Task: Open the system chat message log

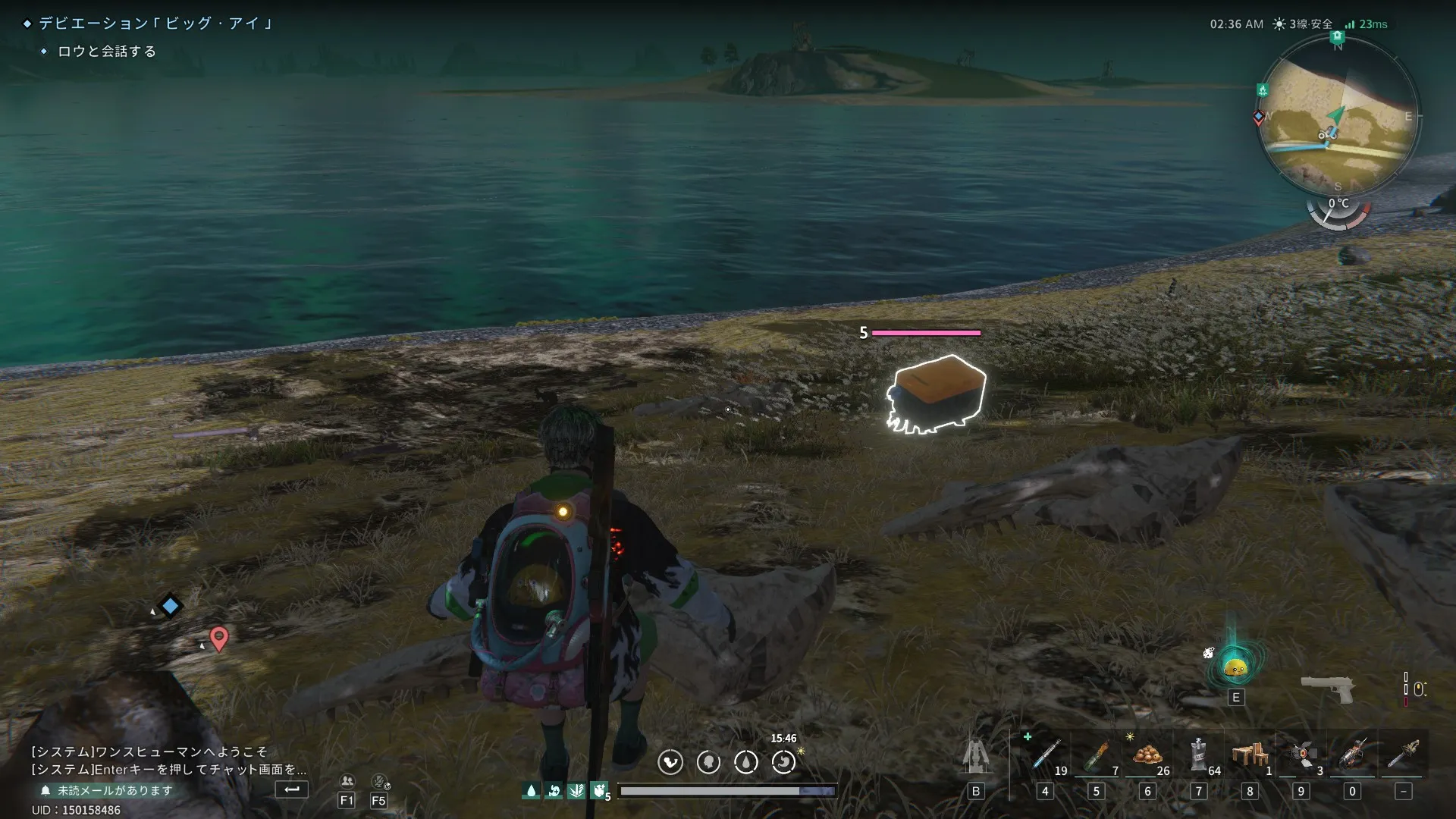Action: point(168,760)
